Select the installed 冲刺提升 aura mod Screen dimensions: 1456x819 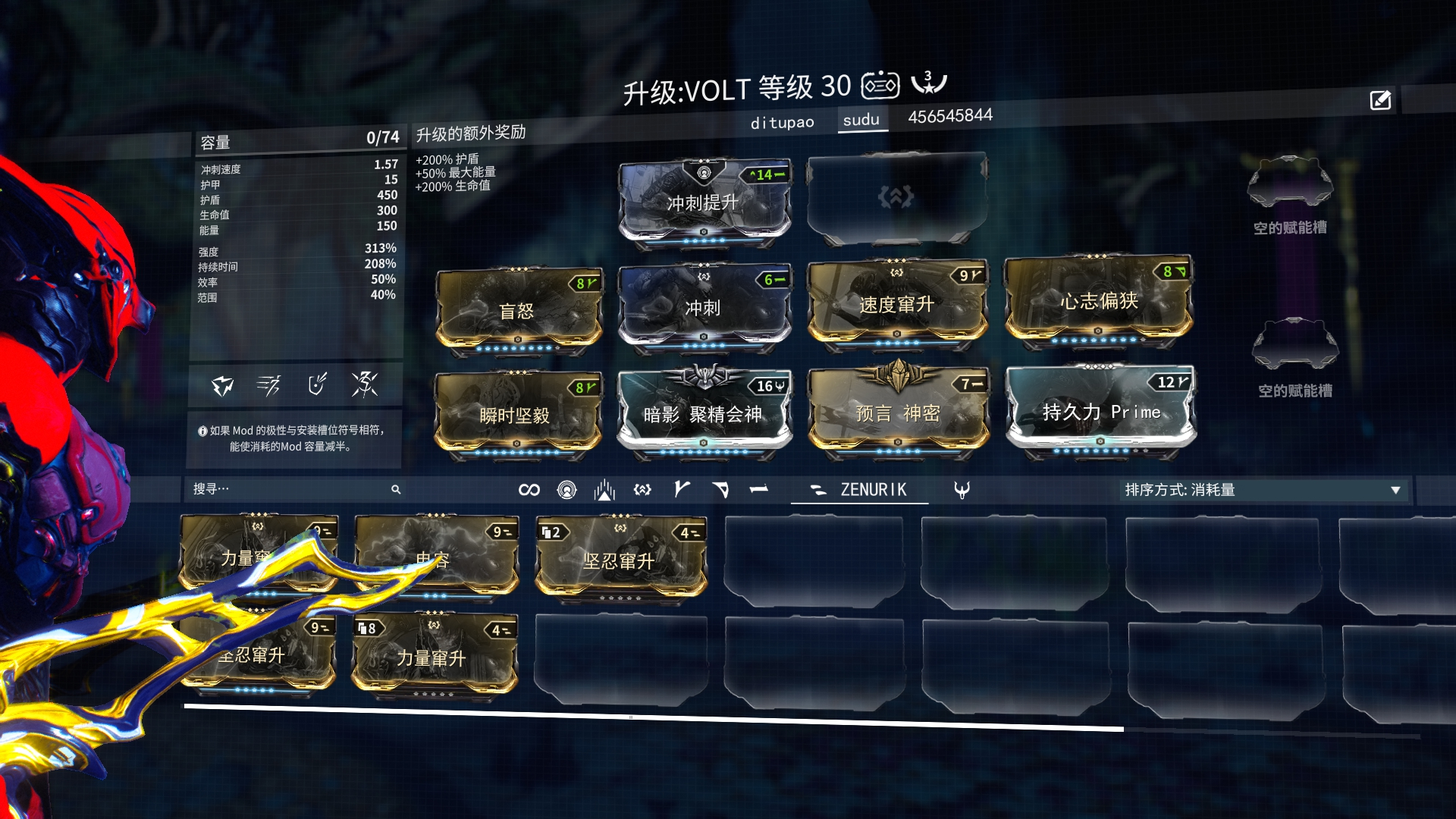[704, 202]
